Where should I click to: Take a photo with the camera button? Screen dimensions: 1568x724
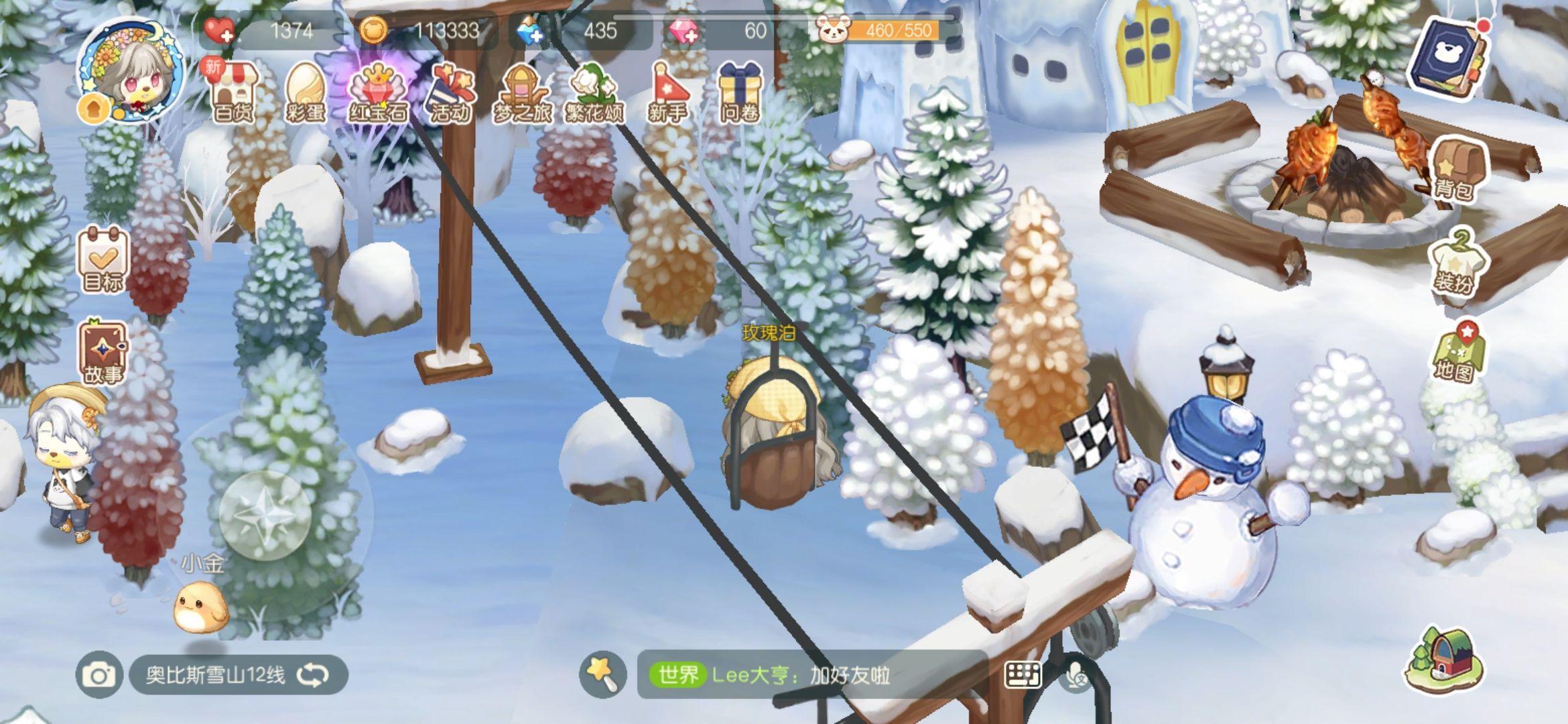pyautogui.click(x=99, y=674)
